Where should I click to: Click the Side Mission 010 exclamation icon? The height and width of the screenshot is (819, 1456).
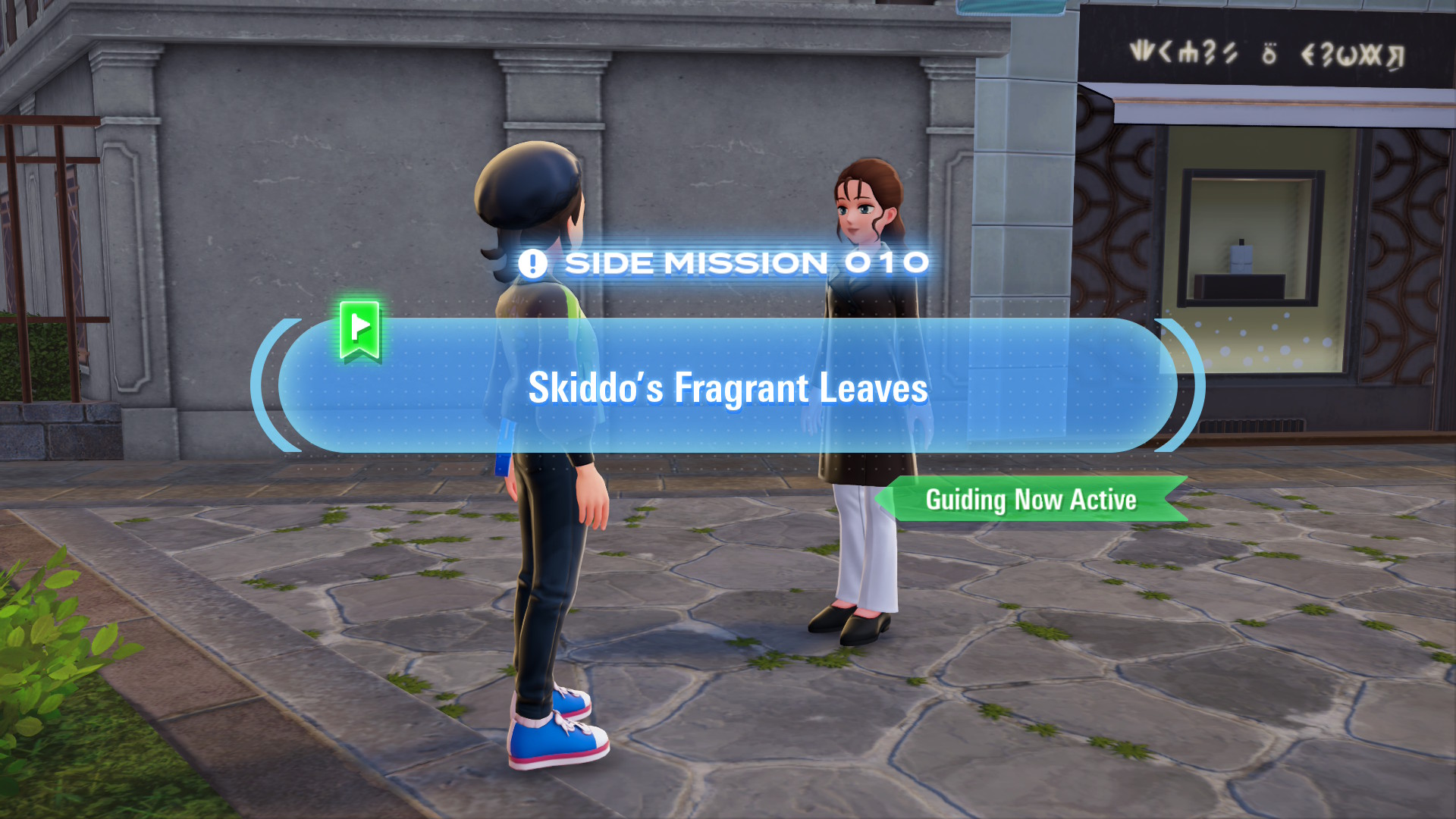pyautogui.click(x=532, y=264)
